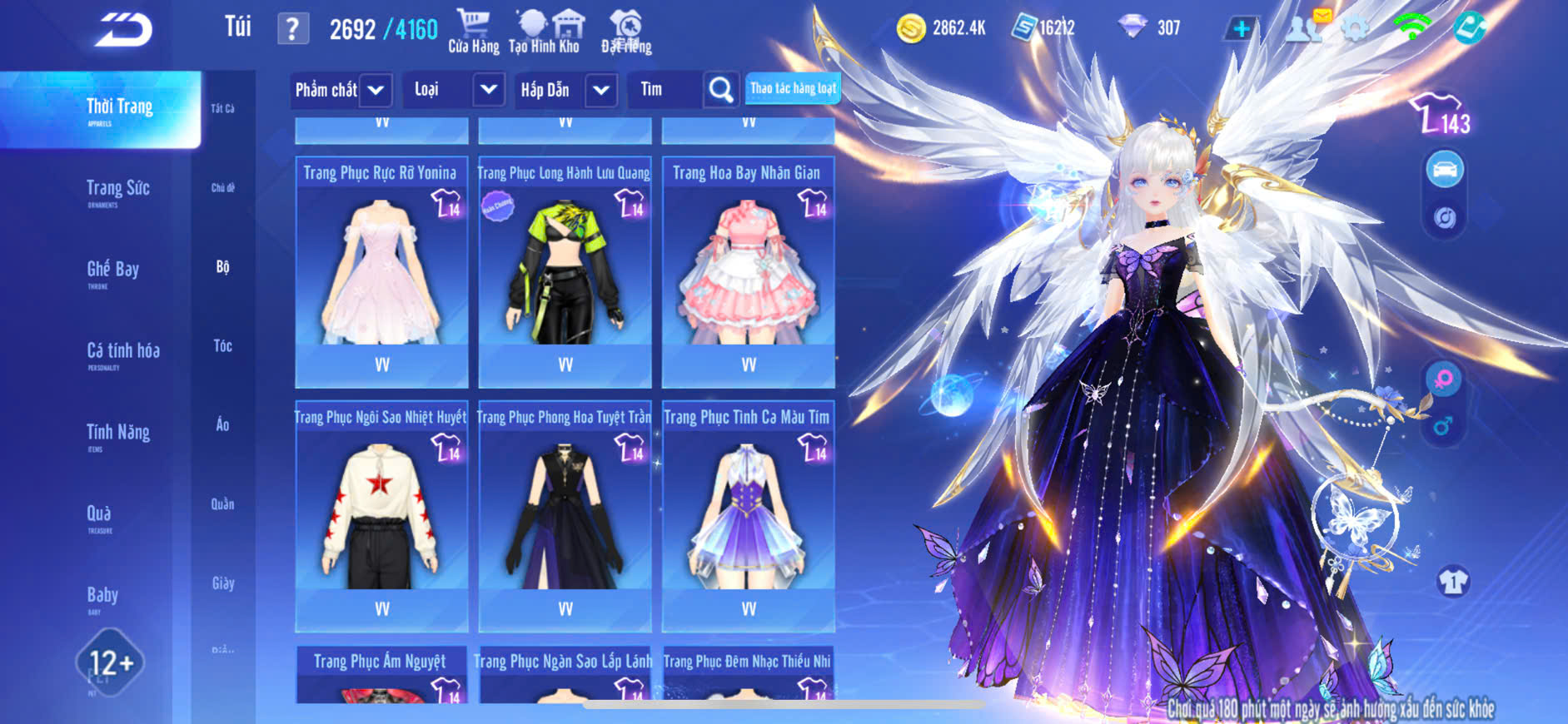Choose Trang Hoa Bay Nhân Gian outfit

[748, 270]
